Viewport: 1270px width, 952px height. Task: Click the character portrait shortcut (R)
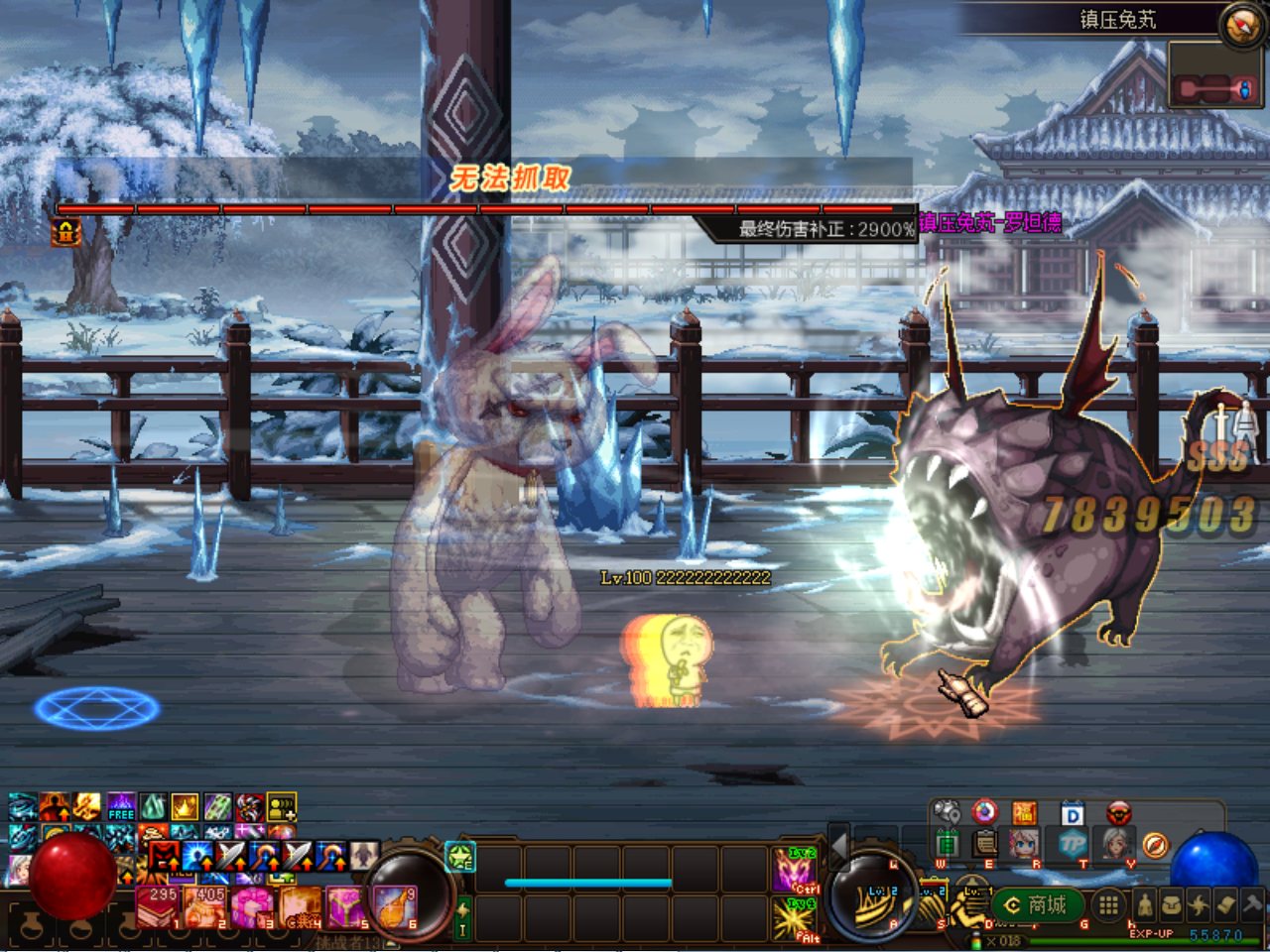point(1024,843)
